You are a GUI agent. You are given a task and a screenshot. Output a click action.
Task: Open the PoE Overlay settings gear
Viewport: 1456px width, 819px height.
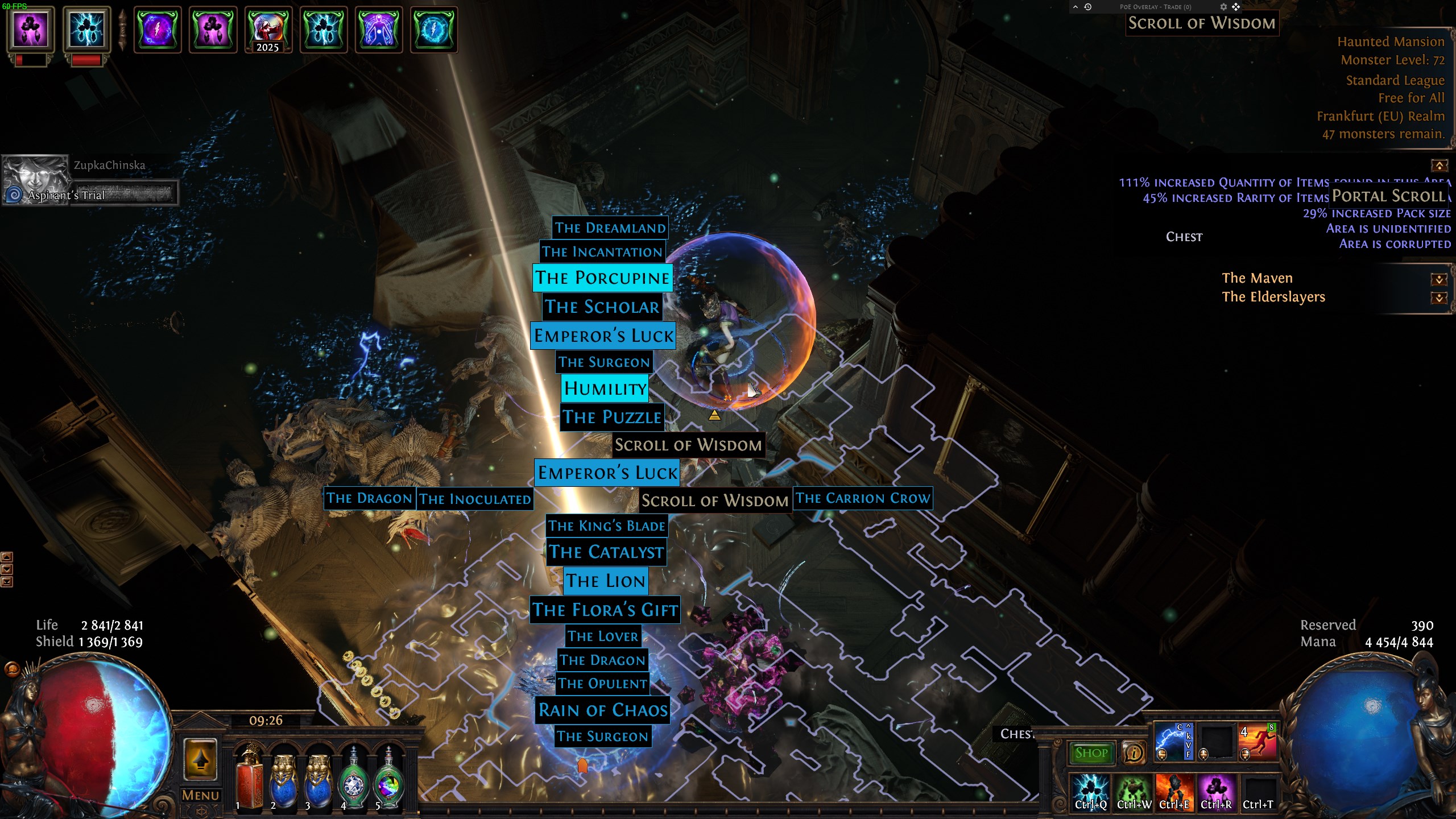[1223, 7]
